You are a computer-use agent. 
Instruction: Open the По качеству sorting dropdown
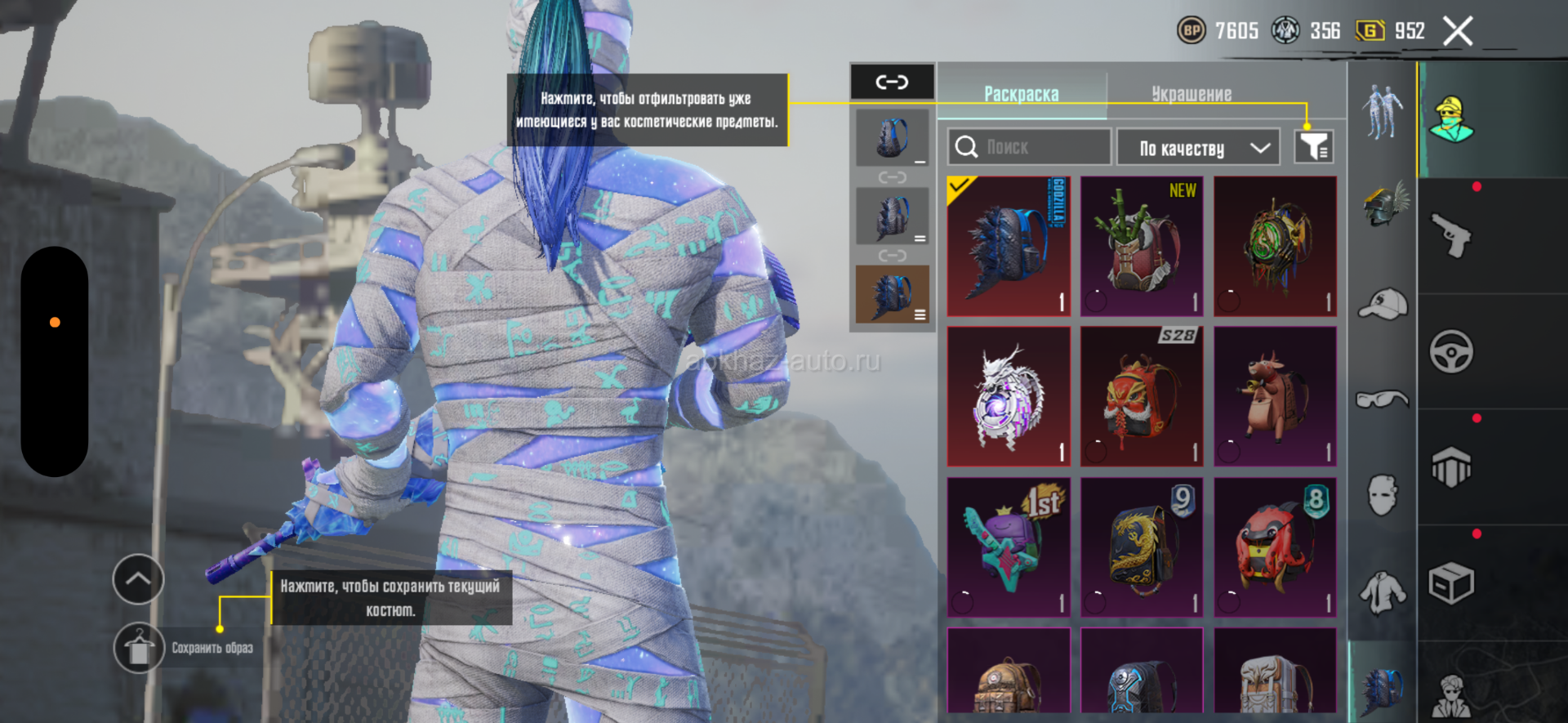tap(1197, 148)
